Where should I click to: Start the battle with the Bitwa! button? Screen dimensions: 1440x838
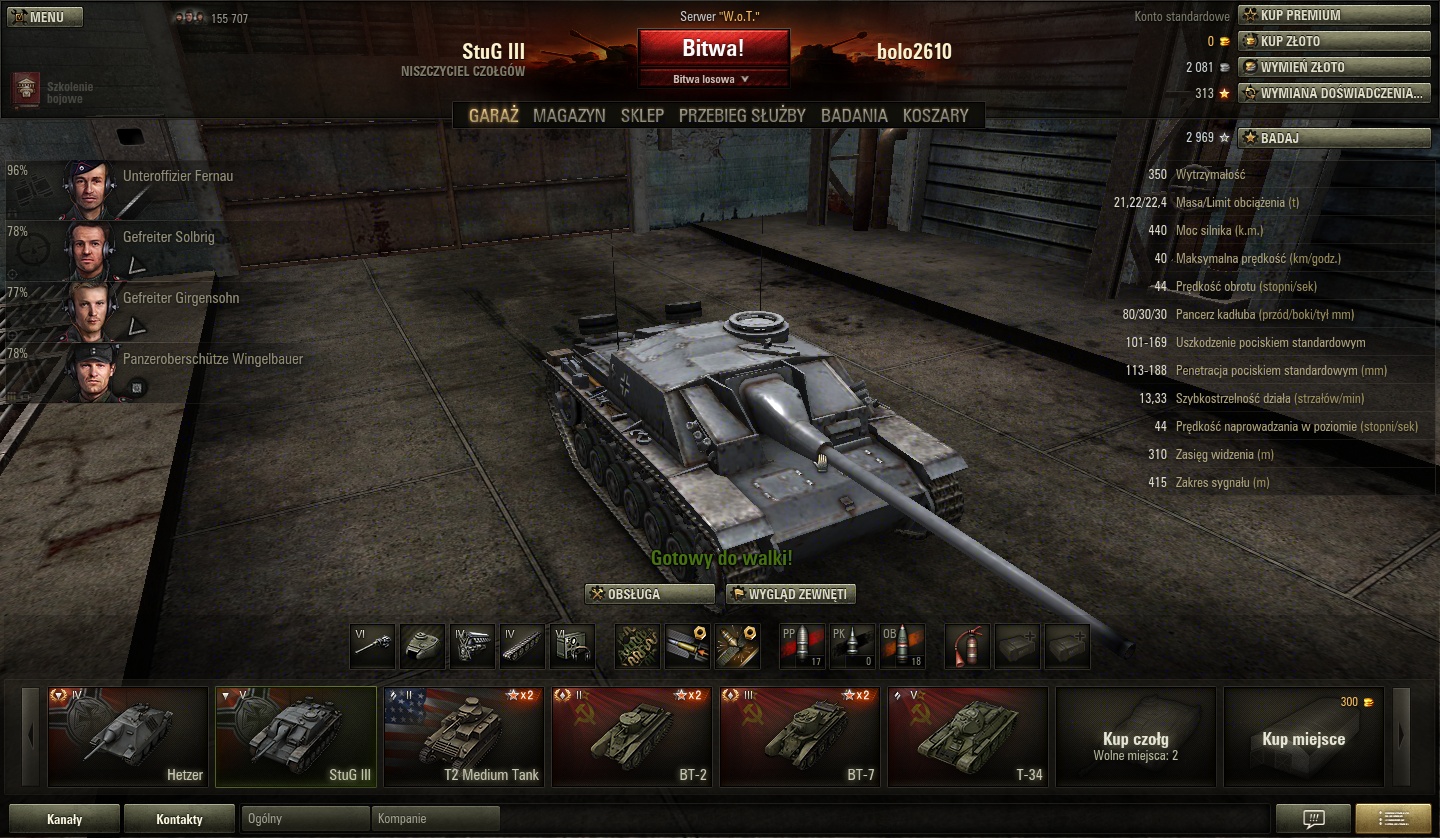[x=713, y=49]
